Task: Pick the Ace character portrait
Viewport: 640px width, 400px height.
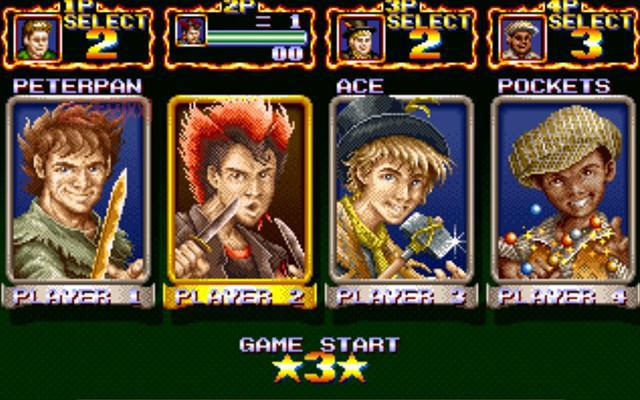Action: point(400,190)
